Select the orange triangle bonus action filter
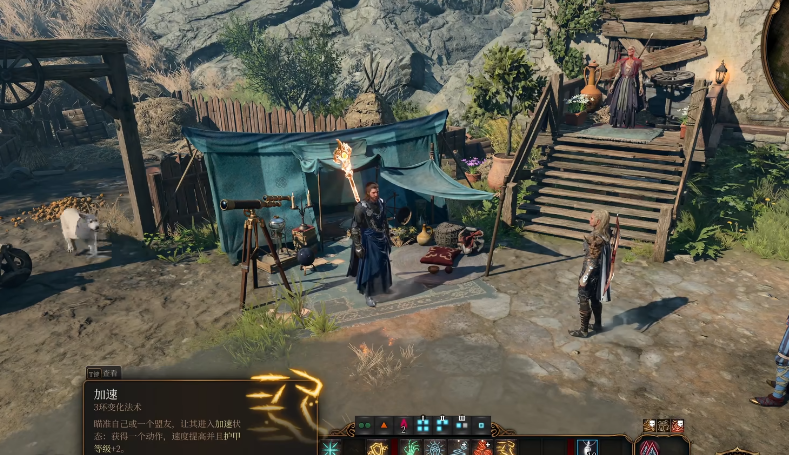Image resolution: width=789 pixels, height=455 pixels. tap(384, 424)
